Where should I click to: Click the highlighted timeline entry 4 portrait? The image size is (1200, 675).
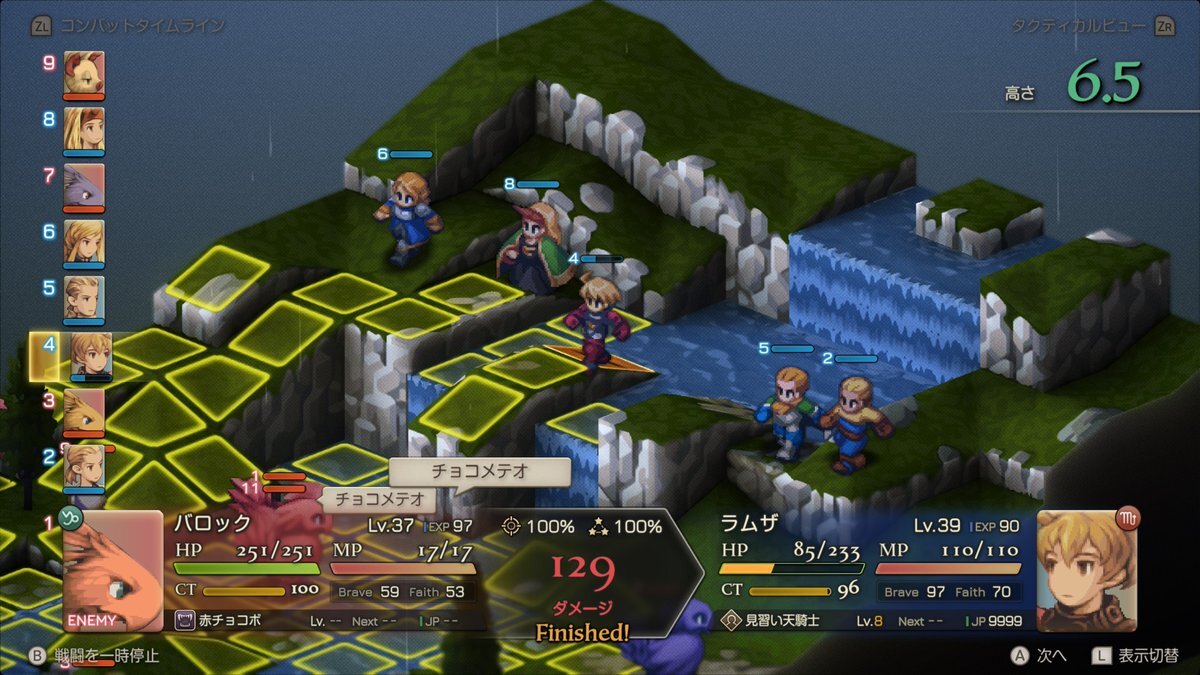[x=90, y=355]
